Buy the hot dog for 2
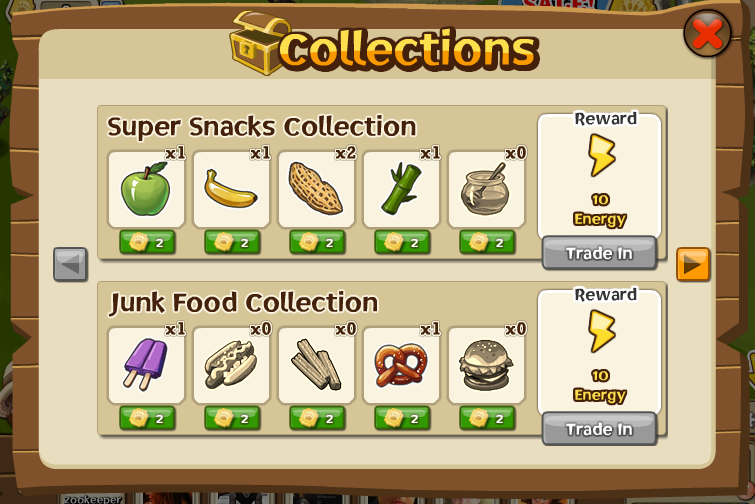This screenshot has width=755, height=504. (x=232, y=418)
